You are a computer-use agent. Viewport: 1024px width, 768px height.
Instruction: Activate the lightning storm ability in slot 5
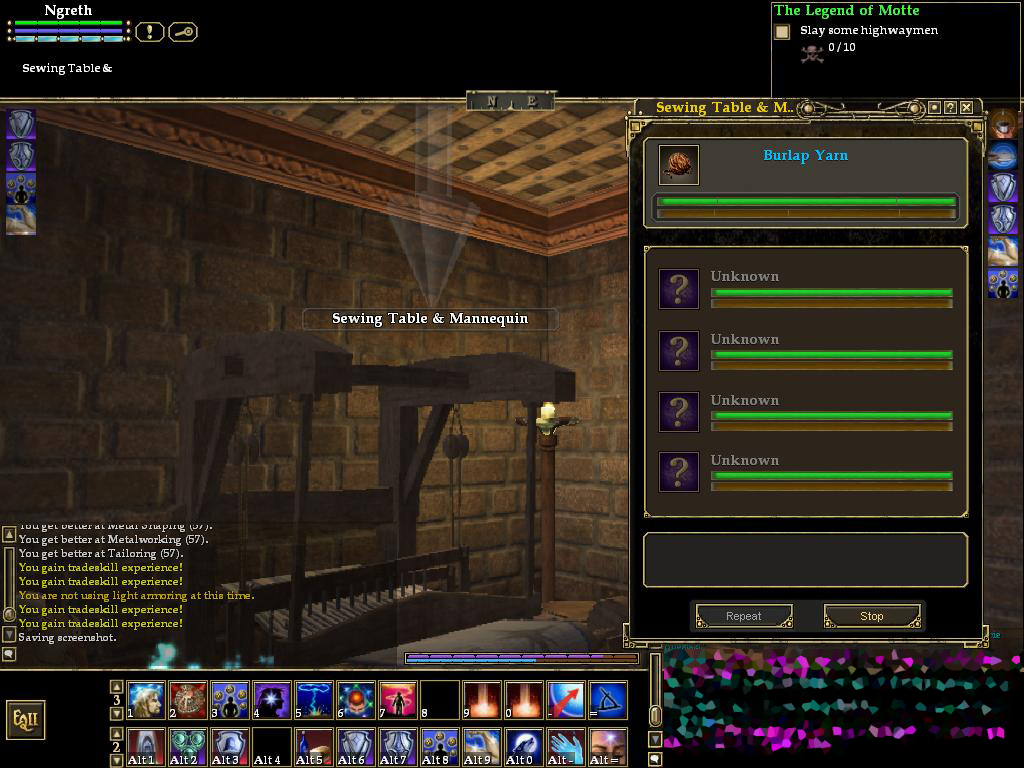[314, 700]
